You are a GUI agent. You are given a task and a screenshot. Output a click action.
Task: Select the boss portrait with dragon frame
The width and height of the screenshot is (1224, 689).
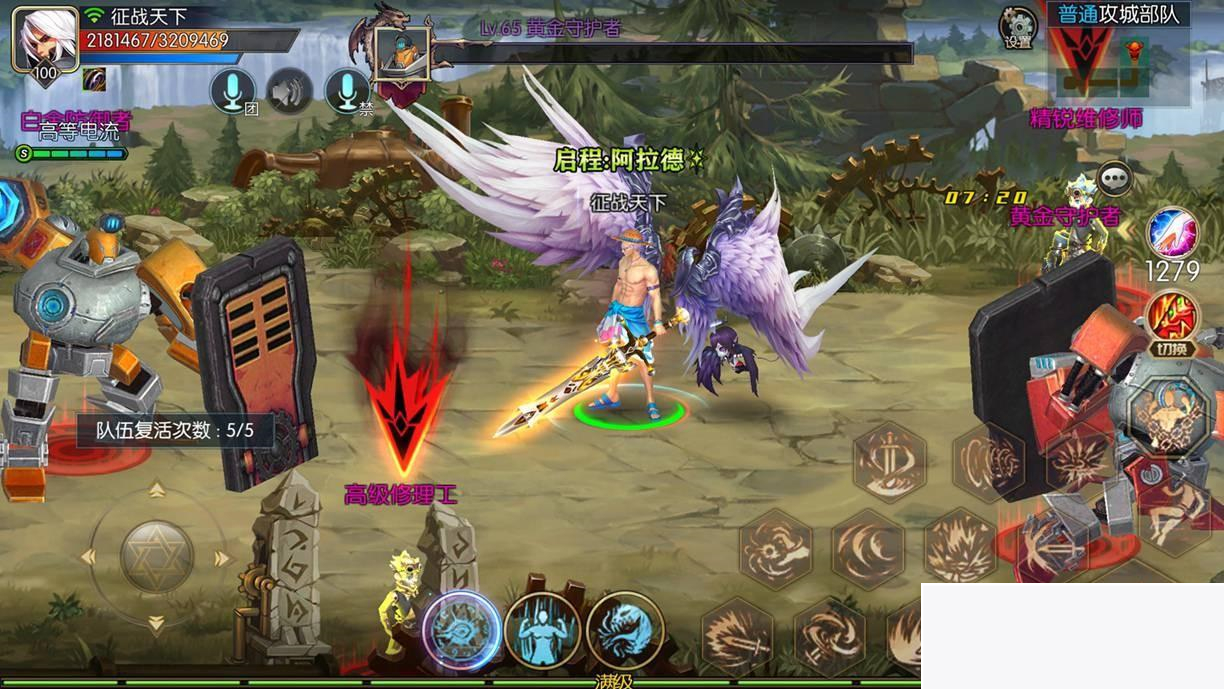[401, 53]
